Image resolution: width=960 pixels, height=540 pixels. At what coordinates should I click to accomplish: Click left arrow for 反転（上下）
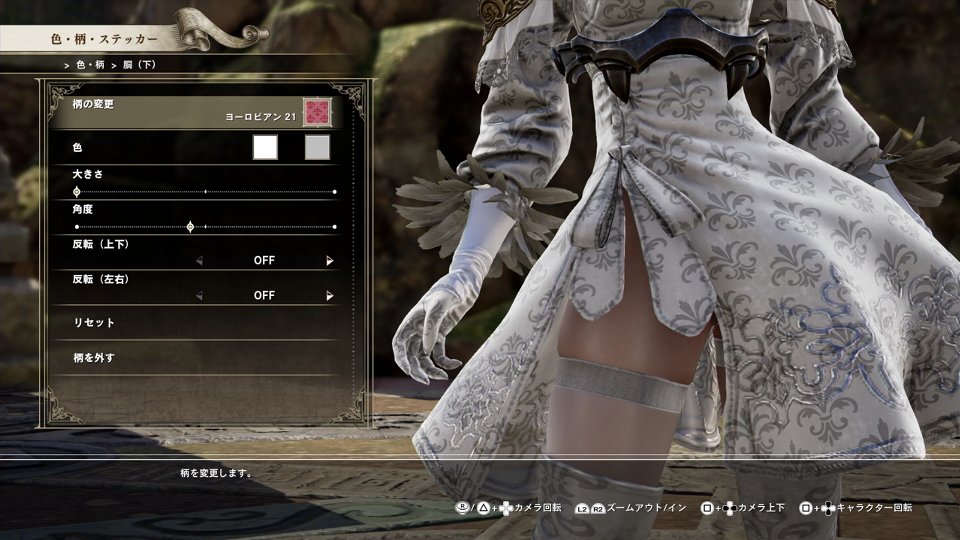(x=199, y=261)
